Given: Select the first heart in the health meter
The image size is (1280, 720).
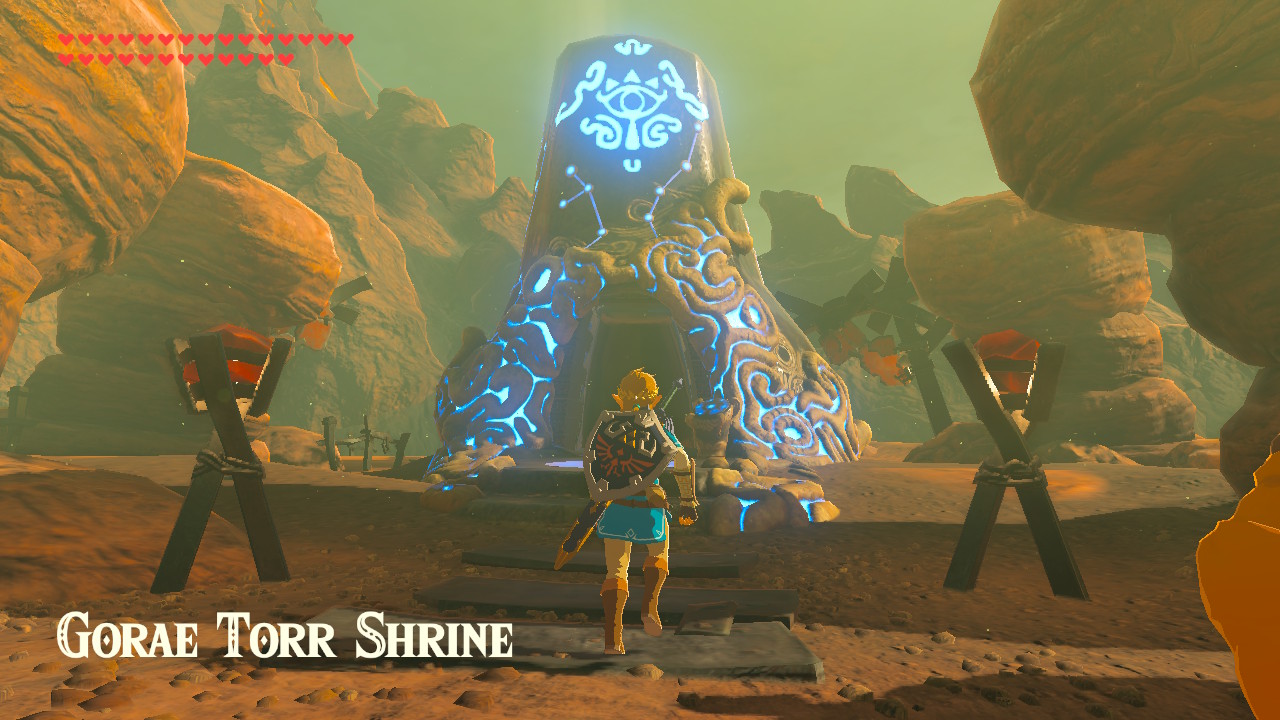Looking at the screenshot, I should click(x=67, y=38).
